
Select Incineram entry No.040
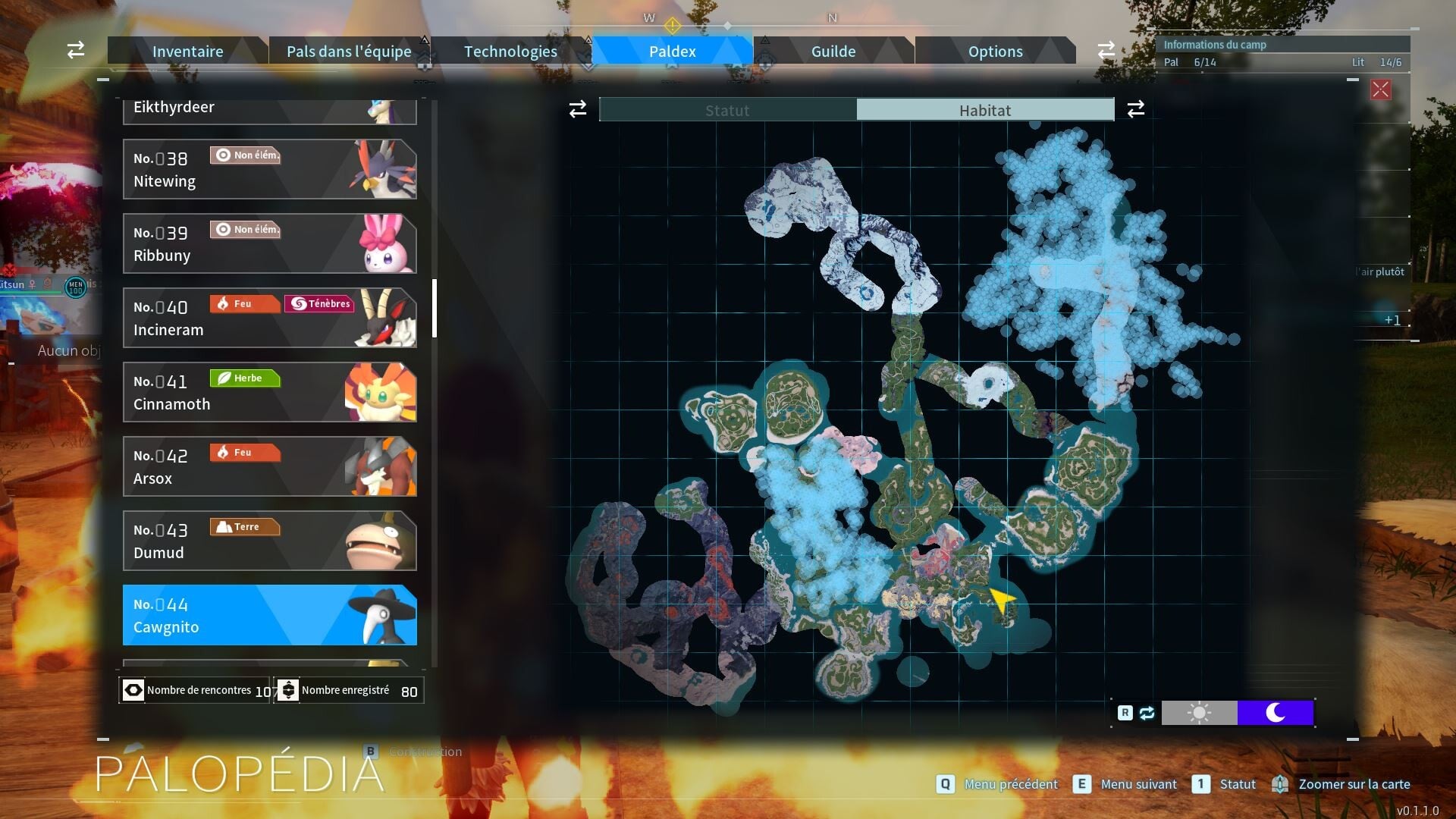[269, 318]
